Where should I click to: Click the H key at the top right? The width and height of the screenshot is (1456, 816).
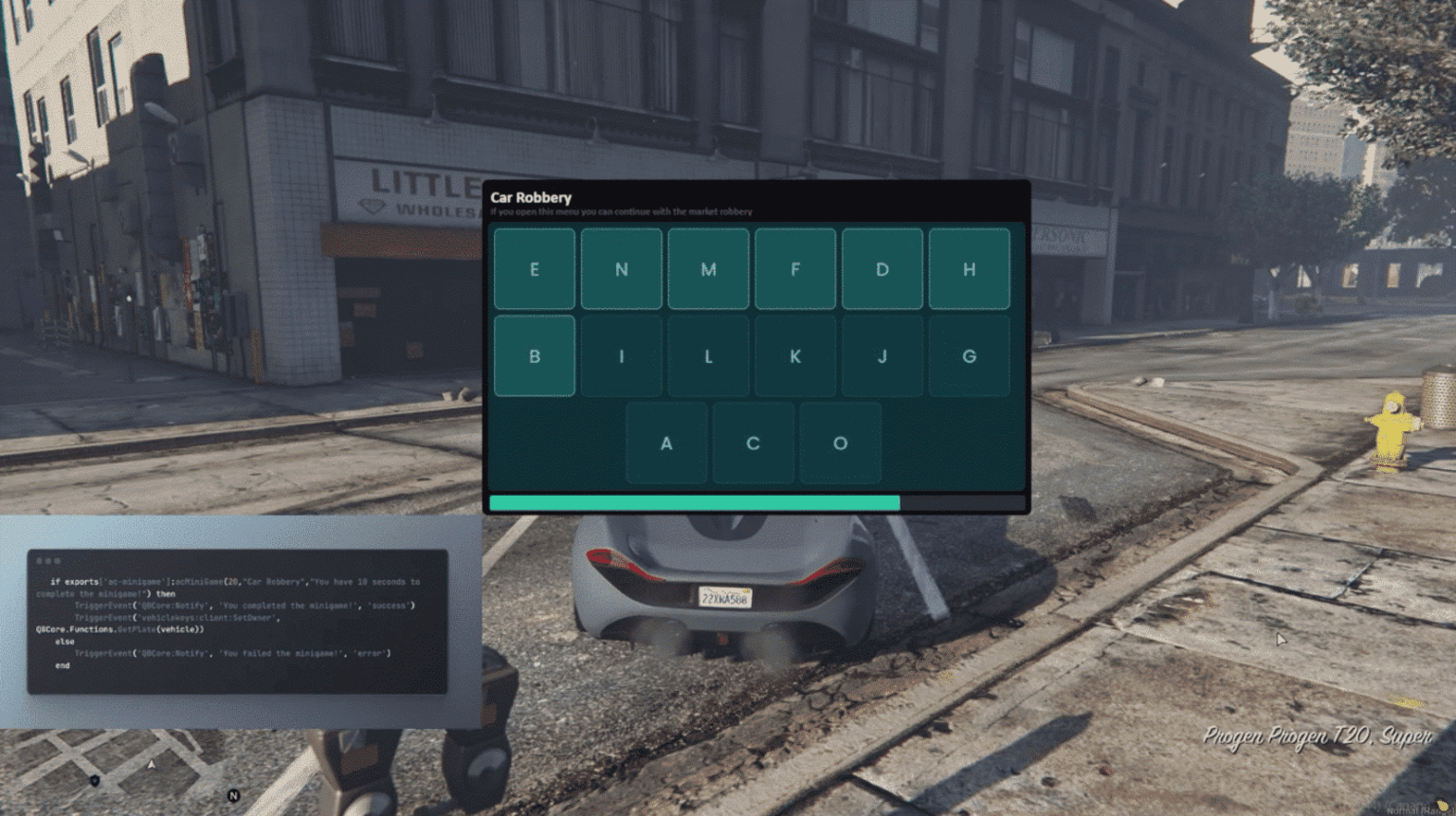969,269
